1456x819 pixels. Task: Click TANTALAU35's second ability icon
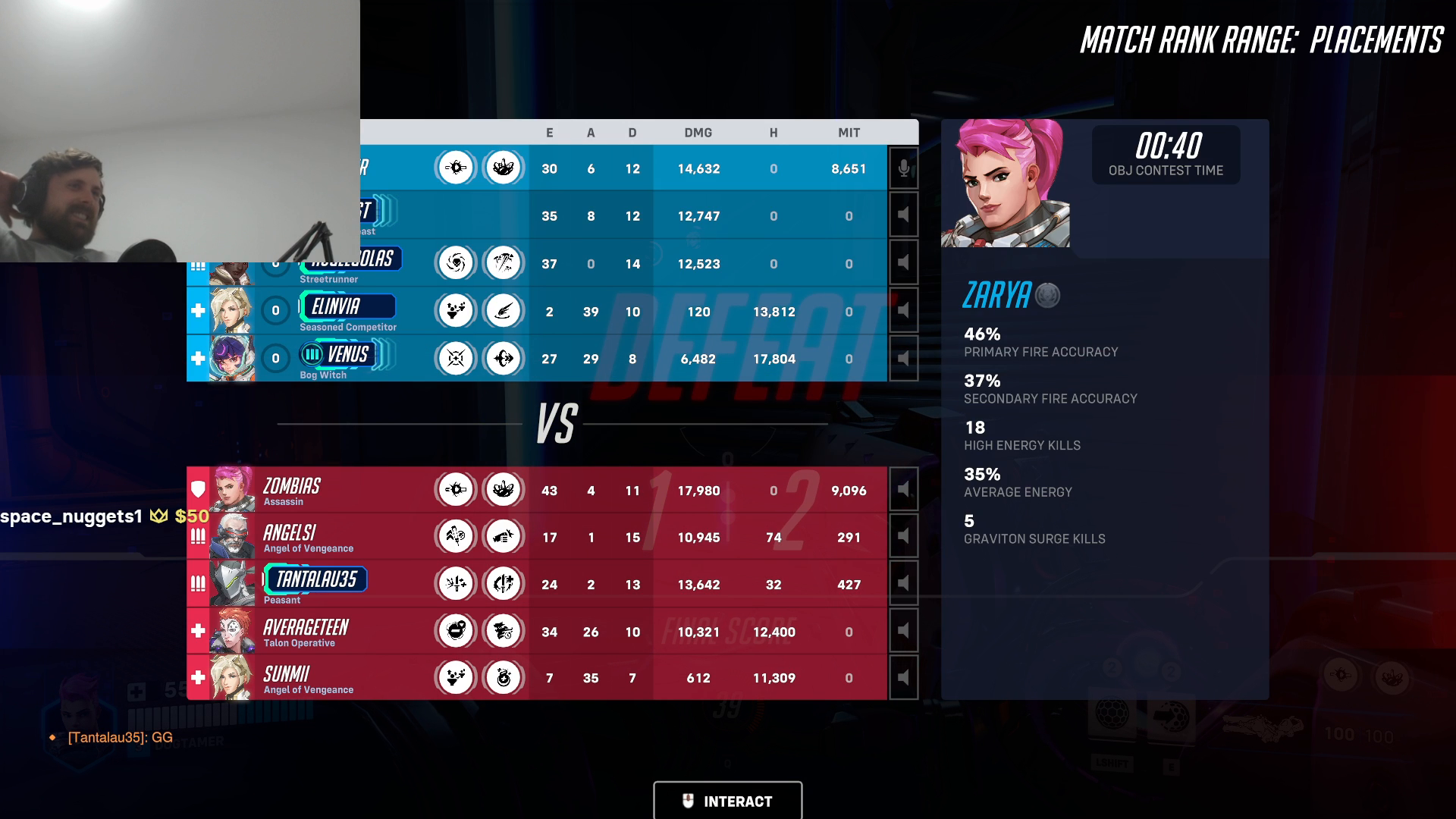(503, 583)
